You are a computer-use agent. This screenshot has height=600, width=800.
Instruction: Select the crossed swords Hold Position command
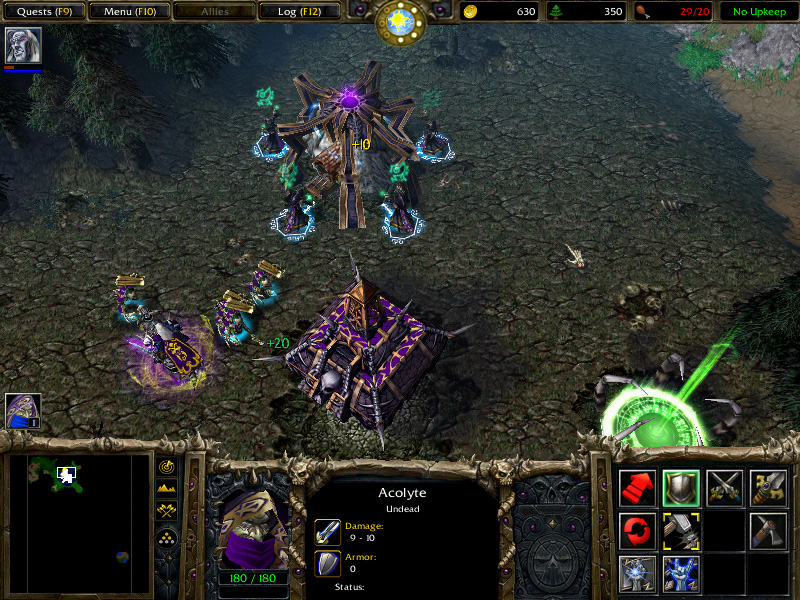point(725,487)
